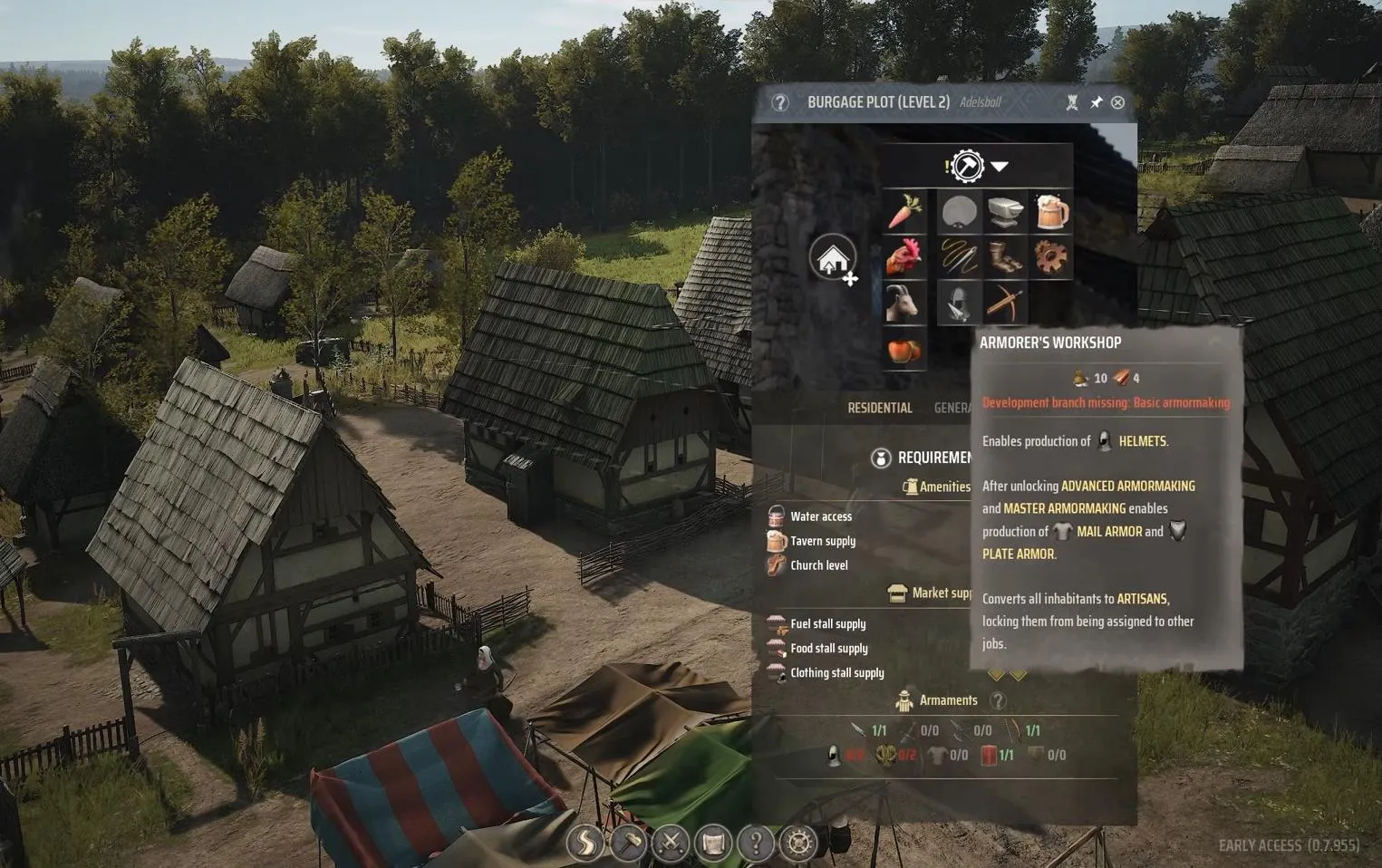Select the chicken coop extension
Viewport: 1382px width, 868px height.
click(x=904, y=257)
